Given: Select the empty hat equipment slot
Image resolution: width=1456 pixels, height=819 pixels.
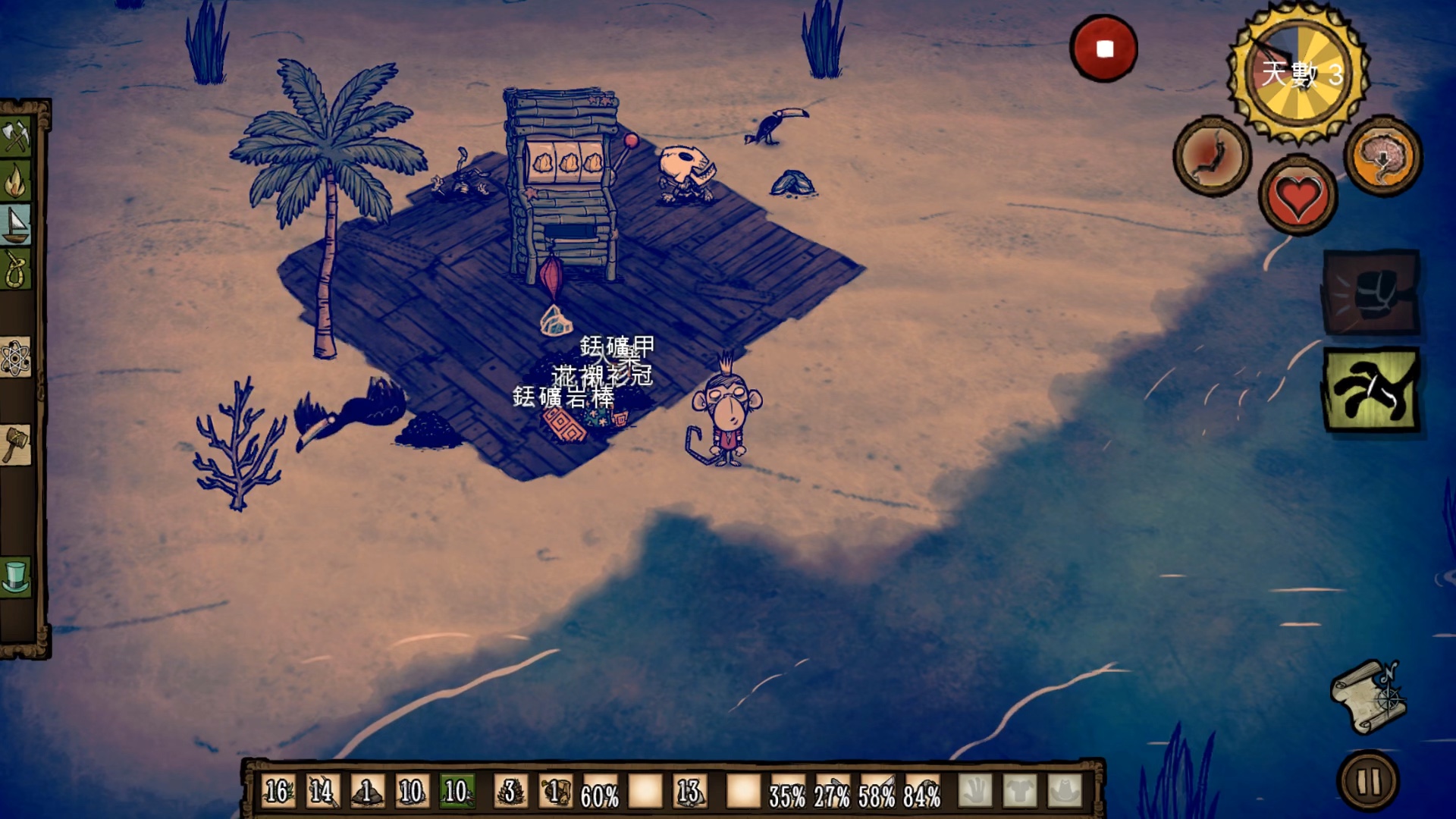Looking at the screenshot, I should click(x=1065, y=792).
